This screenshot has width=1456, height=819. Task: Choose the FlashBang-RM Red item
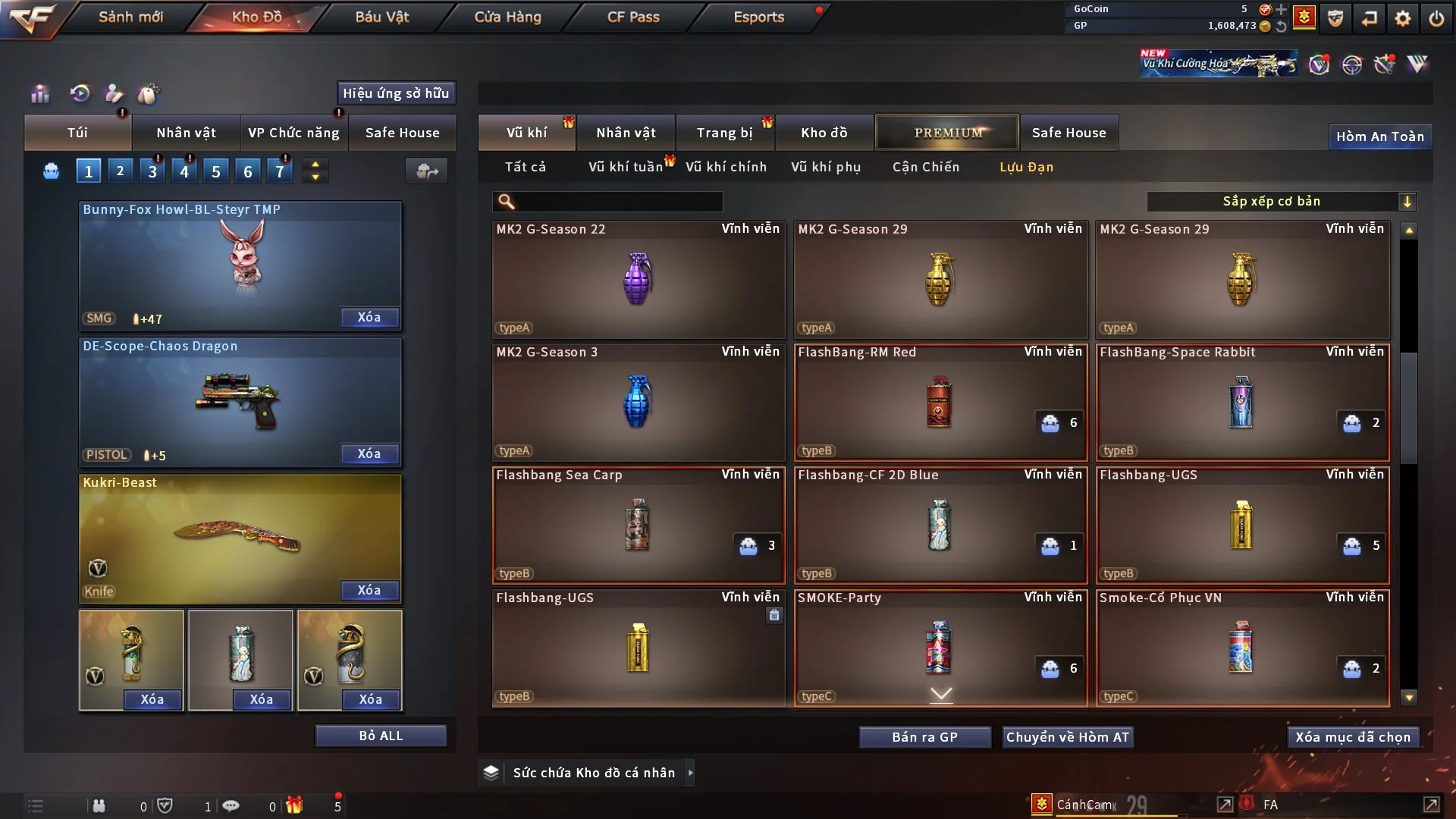(940, 402)
